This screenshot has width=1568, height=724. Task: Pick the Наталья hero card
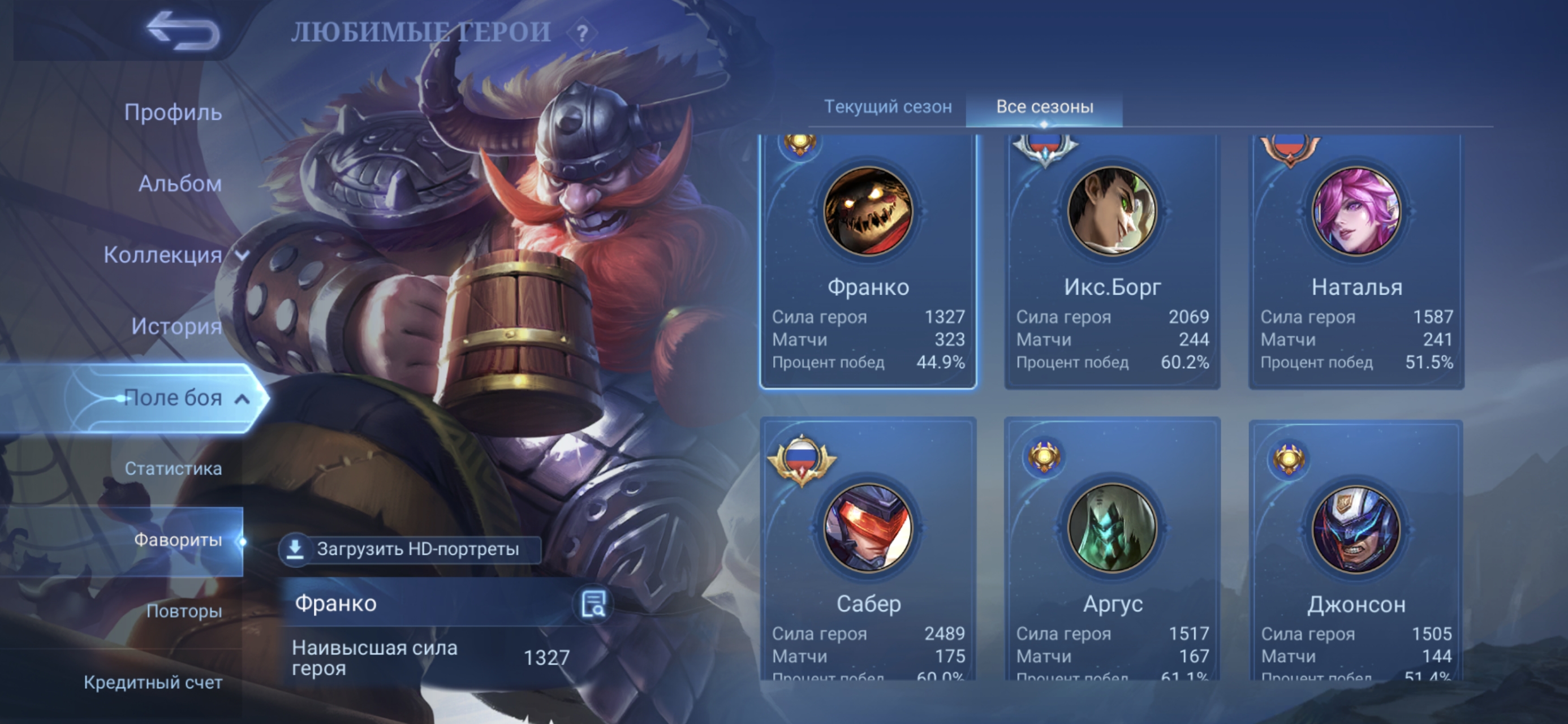point(1356,262)
